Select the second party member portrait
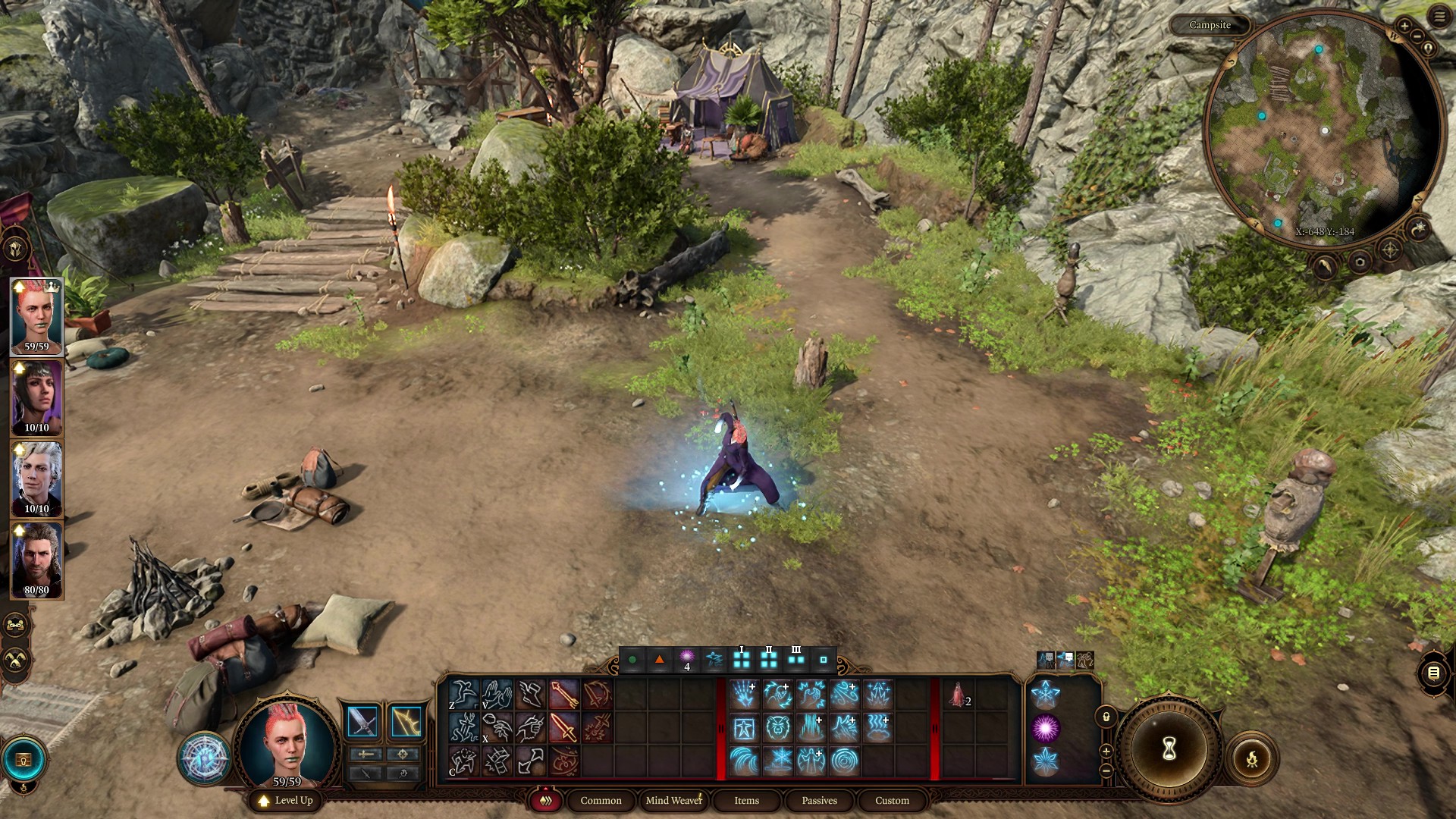 (x=36, y=398)
